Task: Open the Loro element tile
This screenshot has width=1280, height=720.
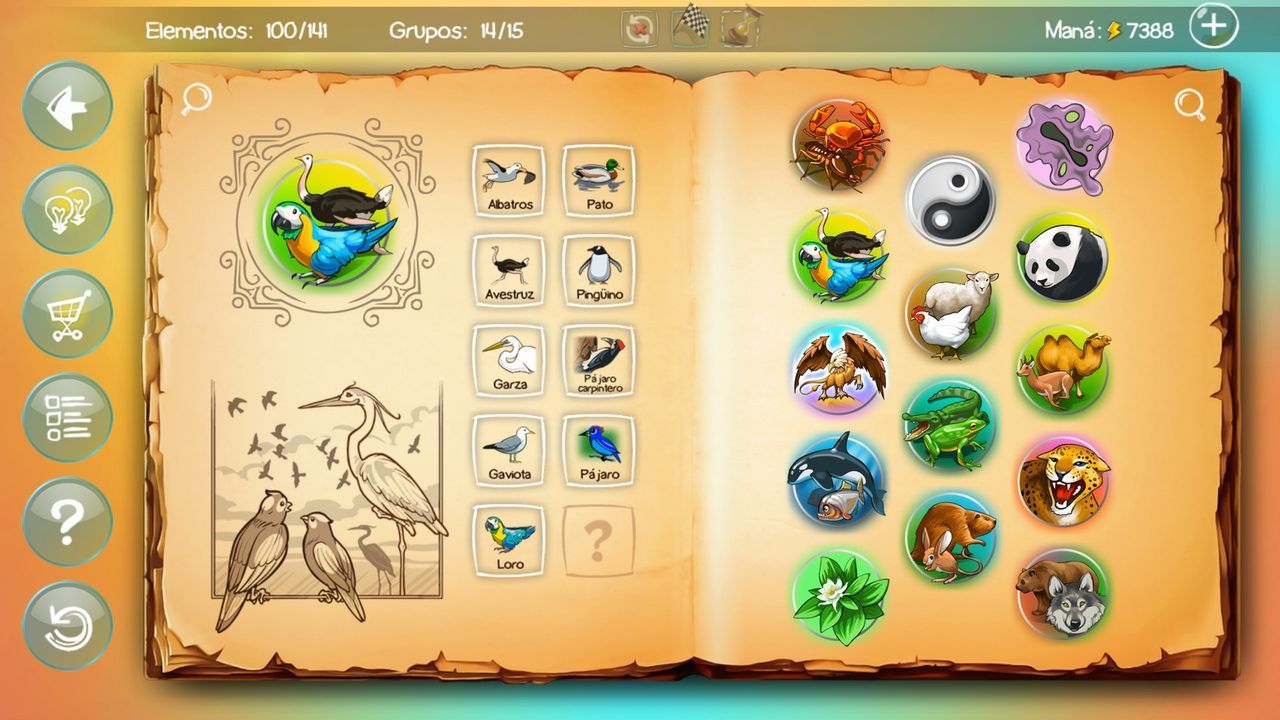Action: (x=509, y=538)
